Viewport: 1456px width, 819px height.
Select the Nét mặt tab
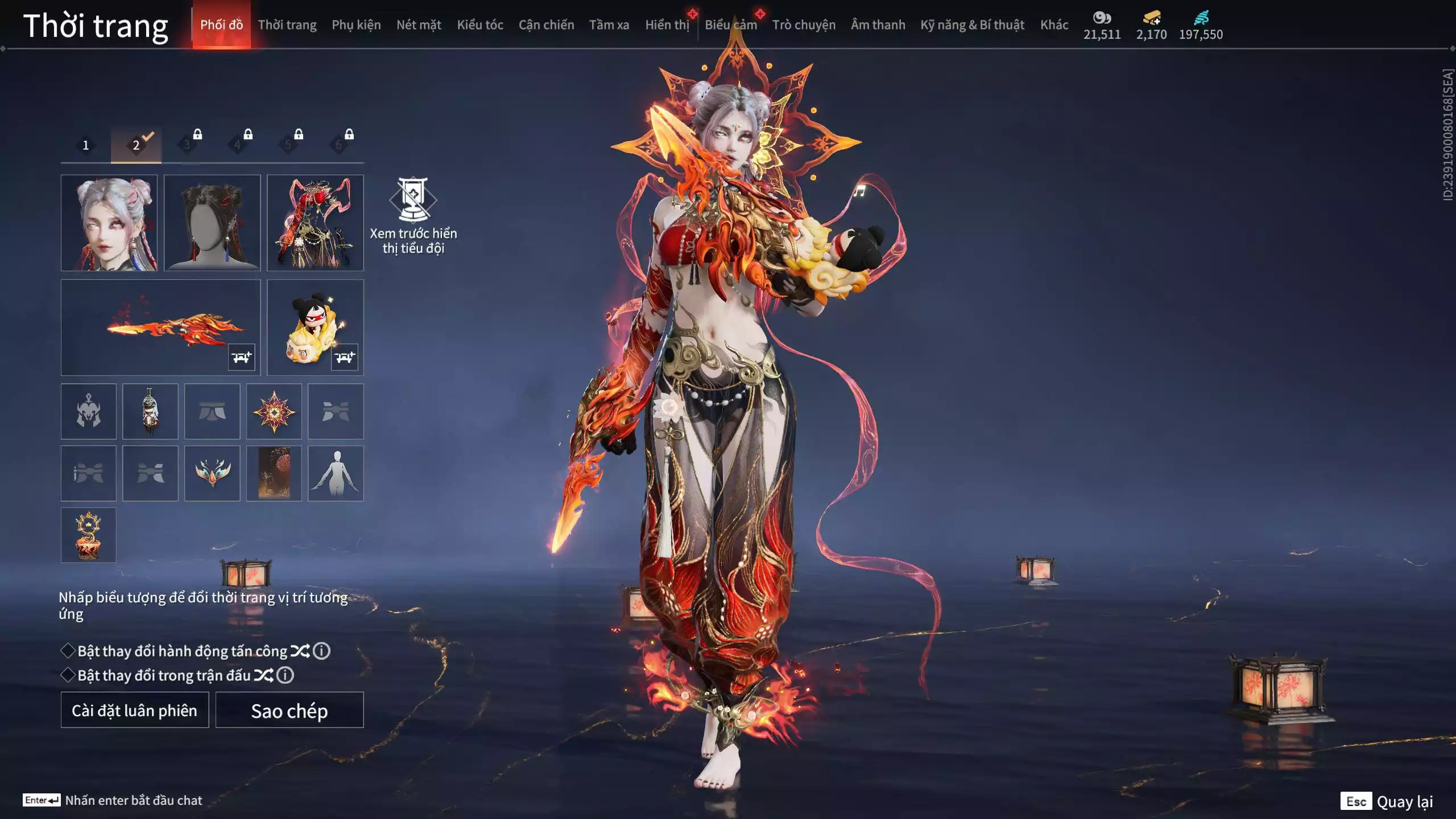[x=419, y=25]
